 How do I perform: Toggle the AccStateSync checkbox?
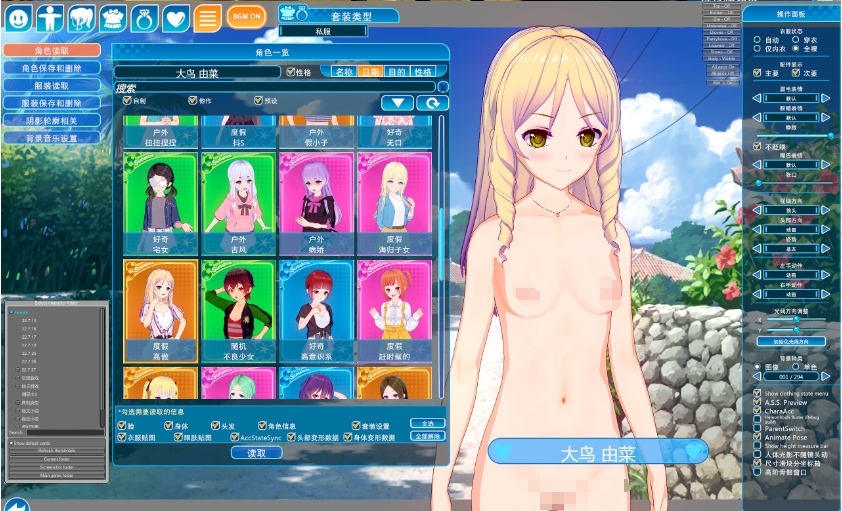click(x=234, y=437)
